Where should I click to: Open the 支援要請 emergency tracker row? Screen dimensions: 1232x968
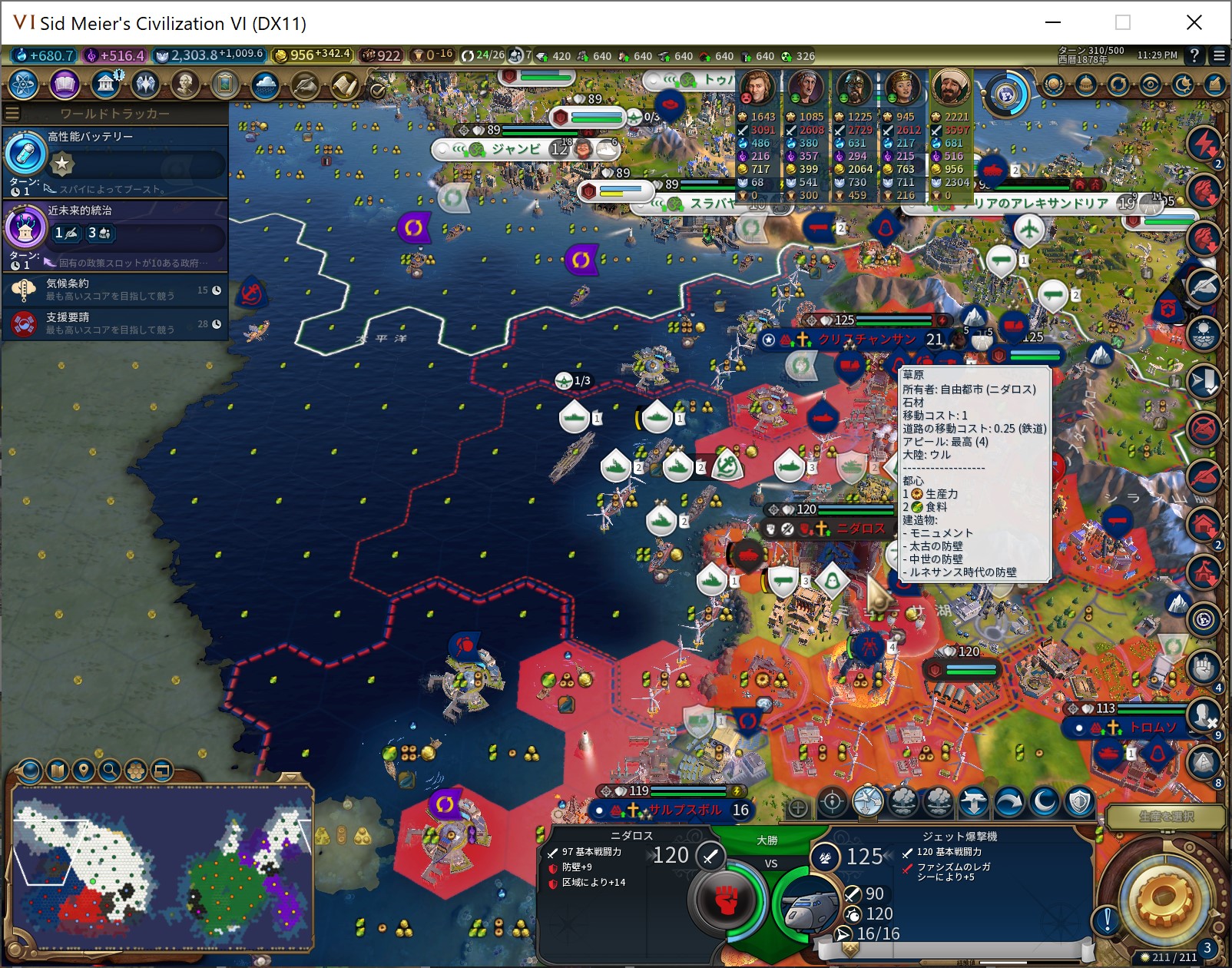115,323
